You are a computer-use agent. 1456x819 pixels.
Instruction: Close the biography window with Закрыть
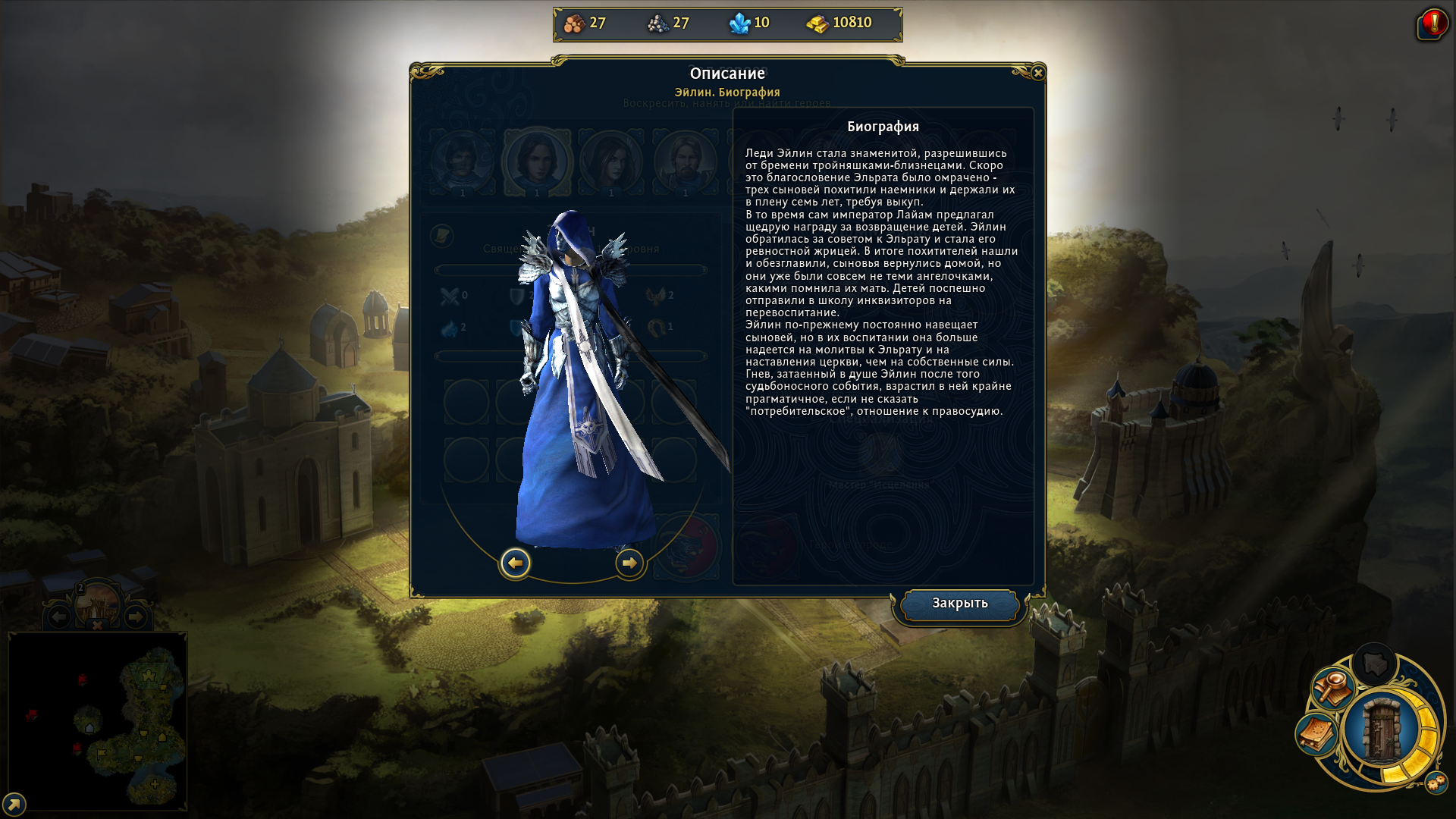959,604
